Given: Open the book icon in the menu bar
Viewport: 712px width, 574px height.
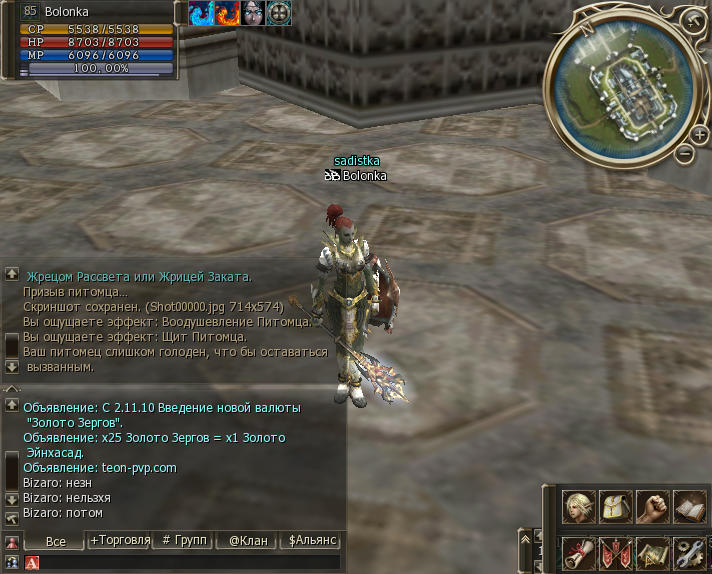Looking at the screenshot, I should point(690,506).
